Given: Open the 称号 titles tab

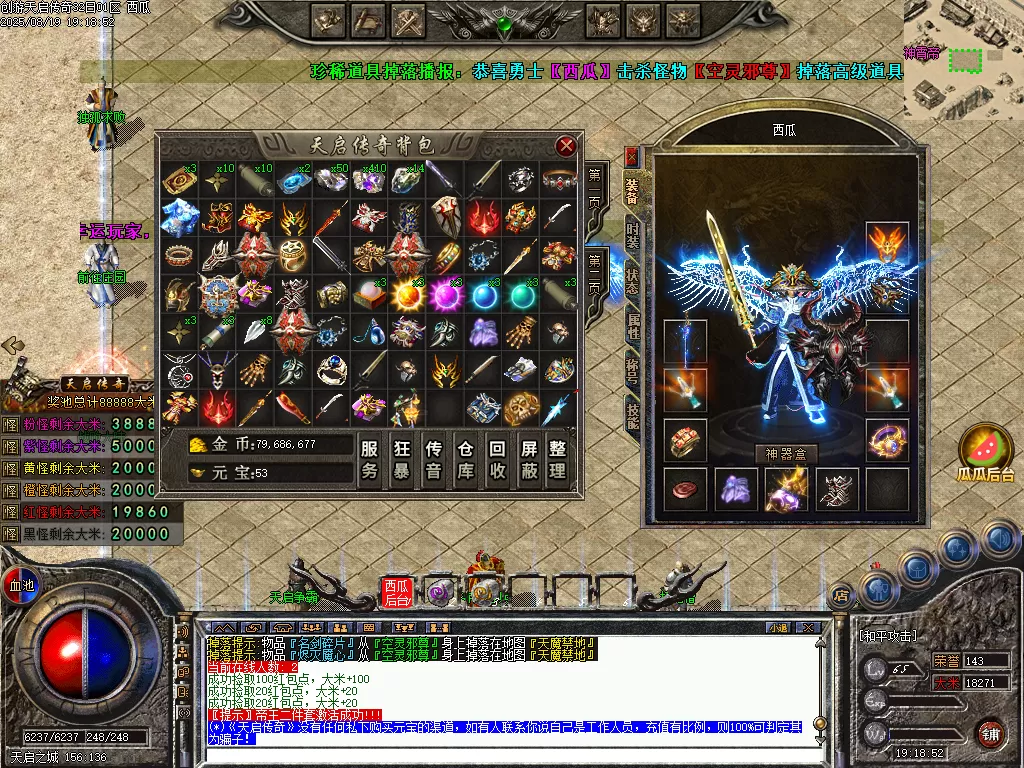Looking at the screenshot, I should [x=632, y=366].
